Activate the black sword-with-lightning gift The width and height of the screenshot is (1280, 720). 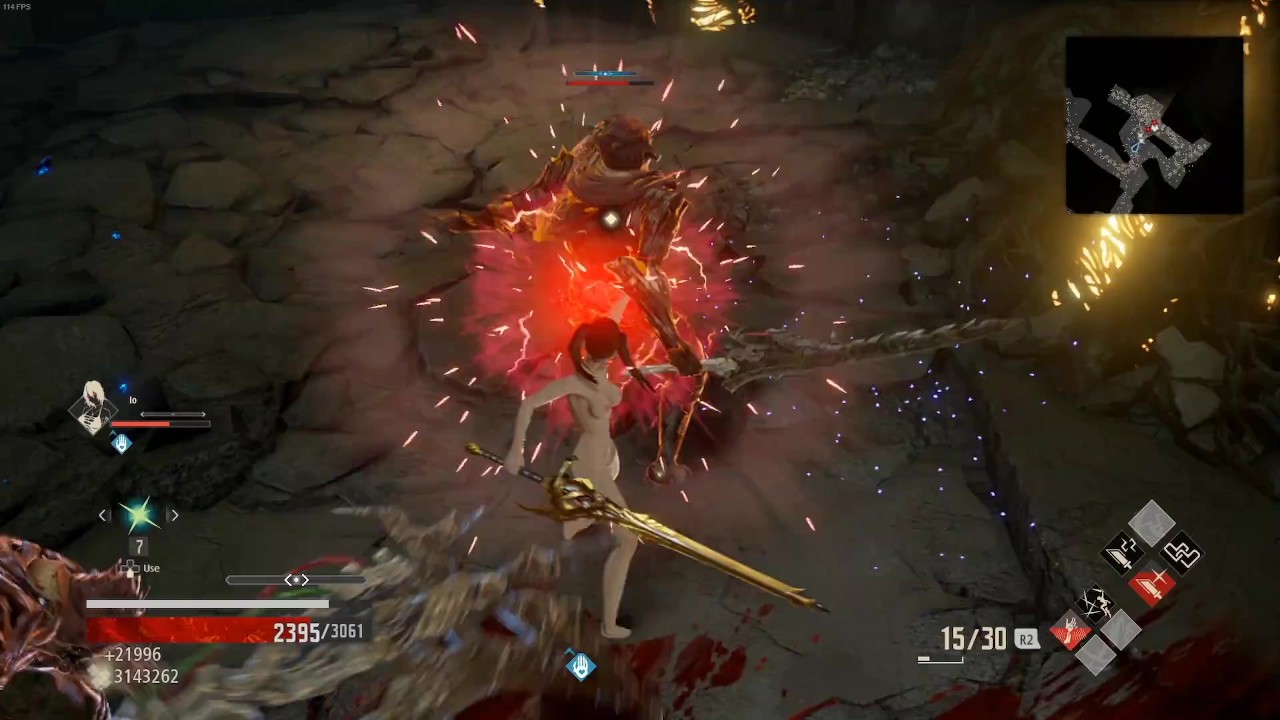1122,552
